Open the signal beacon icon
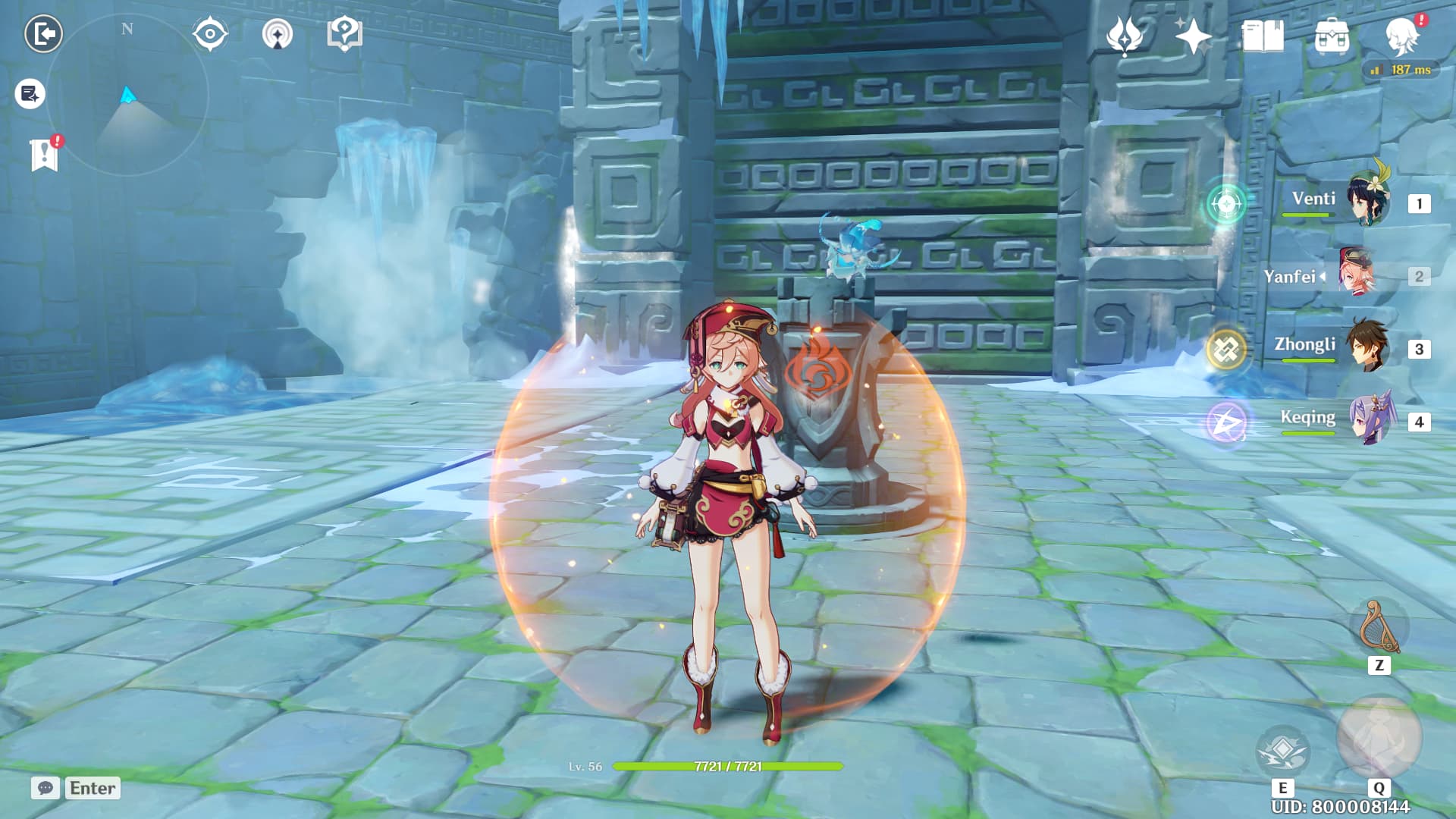 click(x=277, y=34)
